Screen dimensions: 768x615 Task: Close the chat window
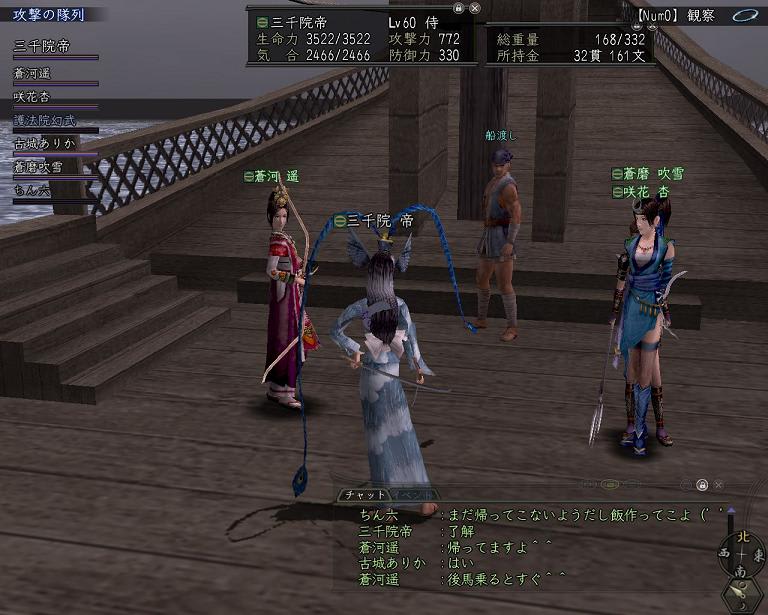[719, 485]
